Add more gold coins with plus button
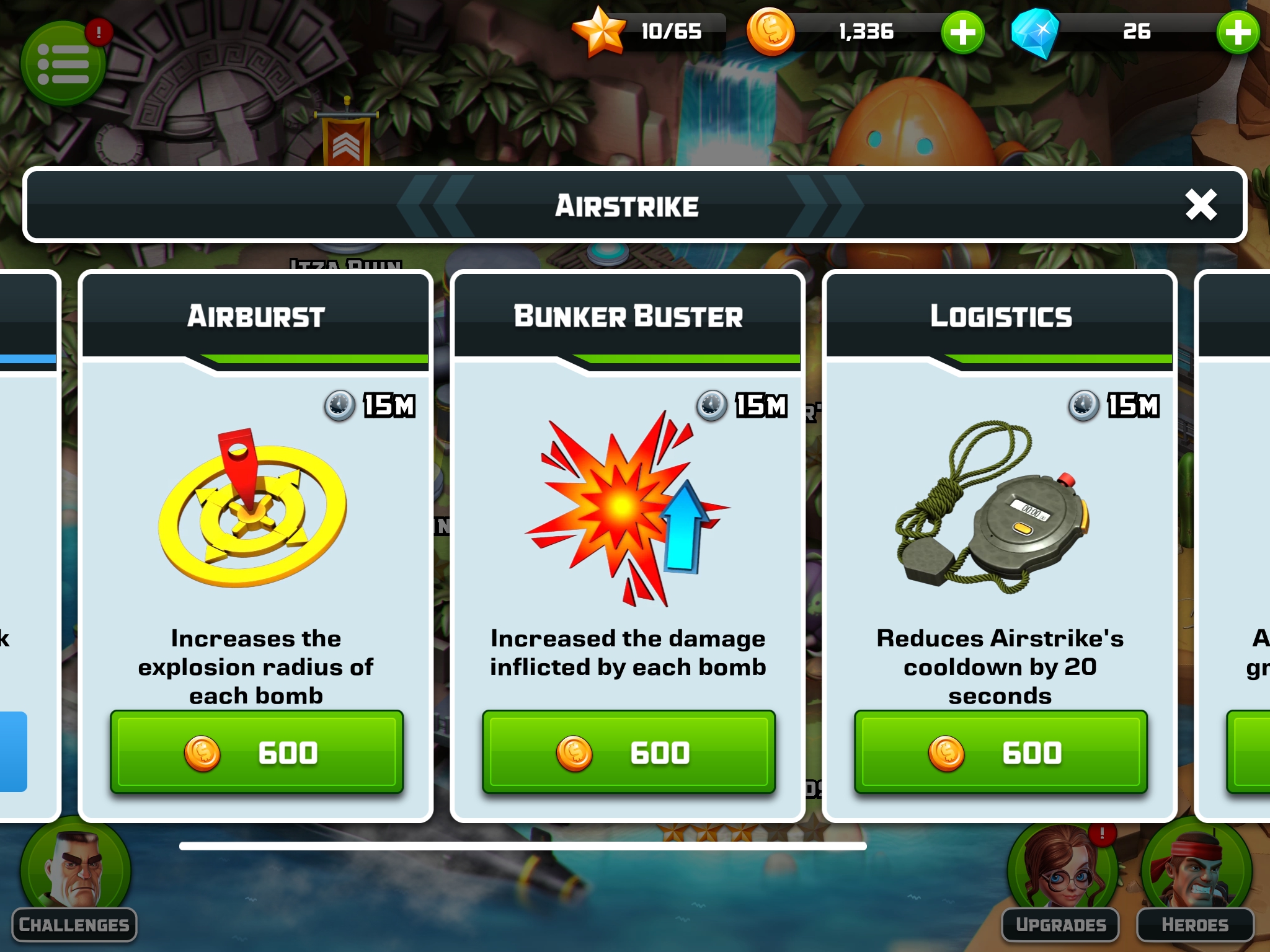Viewport: 1270px width, 952px height. click(962, 32)
